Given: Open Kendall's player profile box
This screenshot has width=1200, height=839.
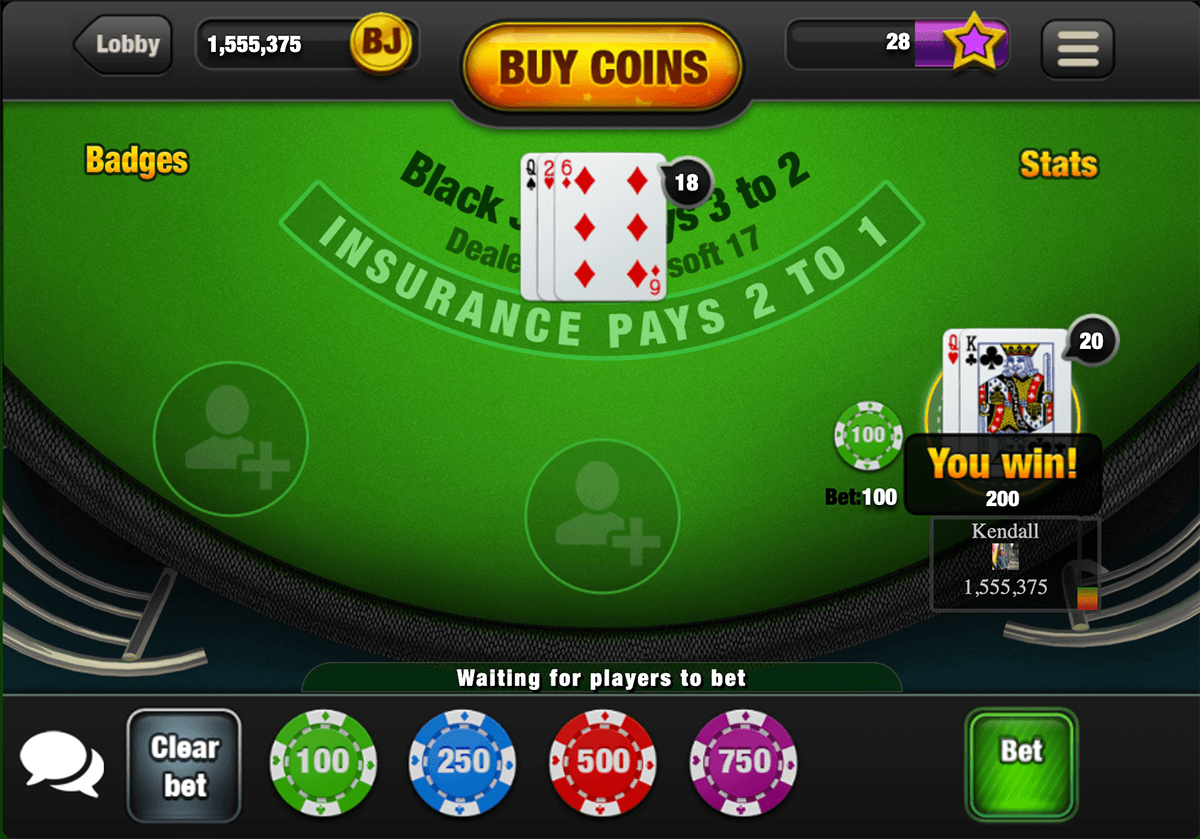Looking at the screenshot, I should [x=1014, y=563].
